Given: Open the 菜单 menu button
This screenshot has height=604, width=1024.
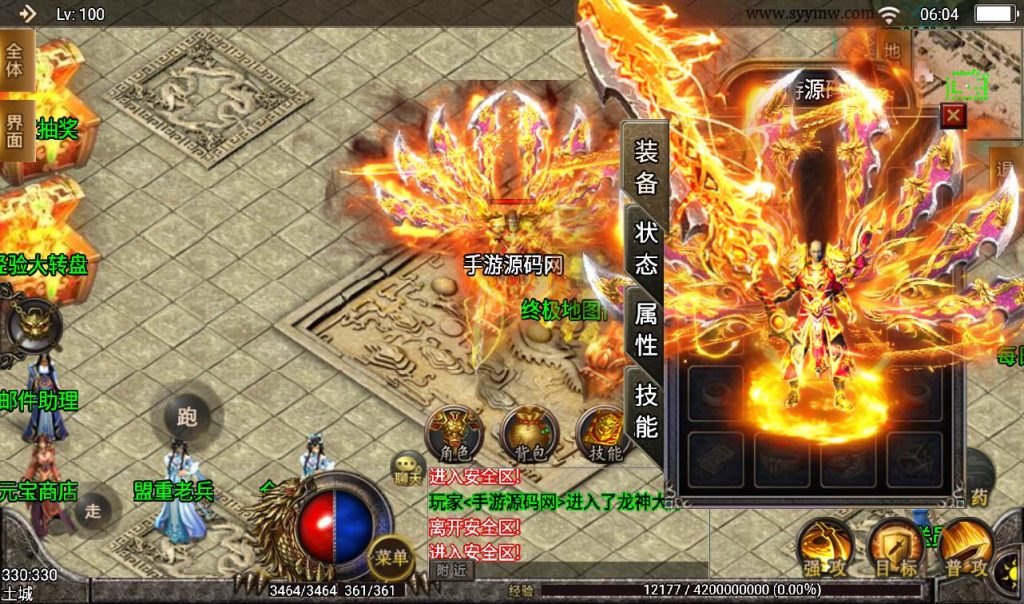Looking at the screenshot, I should pos(390,558).
